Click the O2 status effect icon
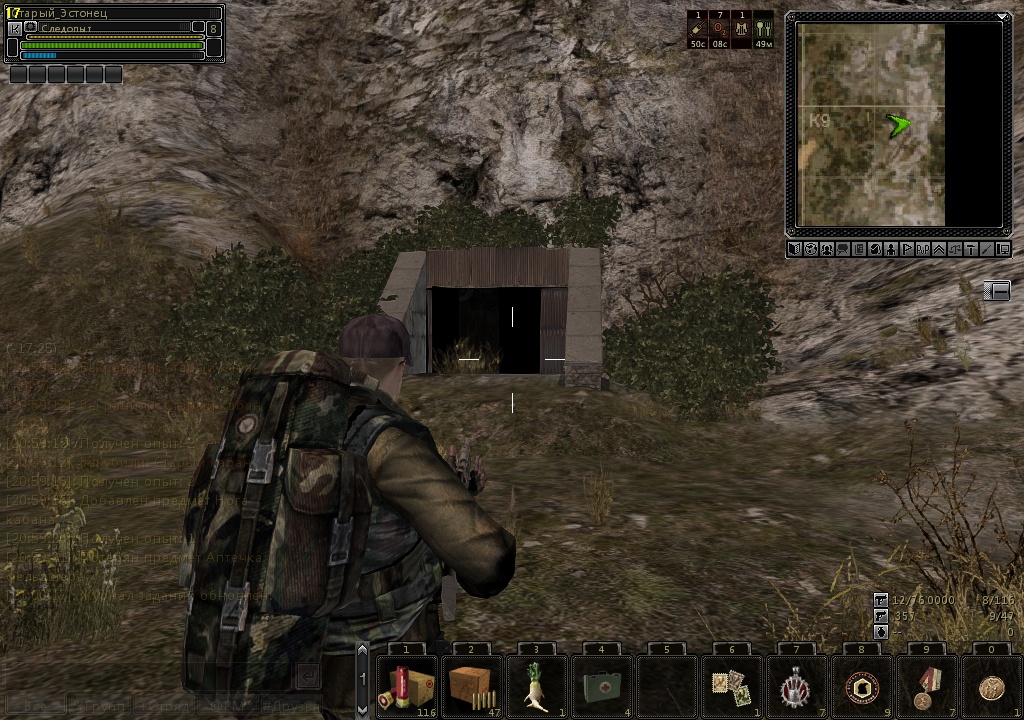 (x=720, y=31)
